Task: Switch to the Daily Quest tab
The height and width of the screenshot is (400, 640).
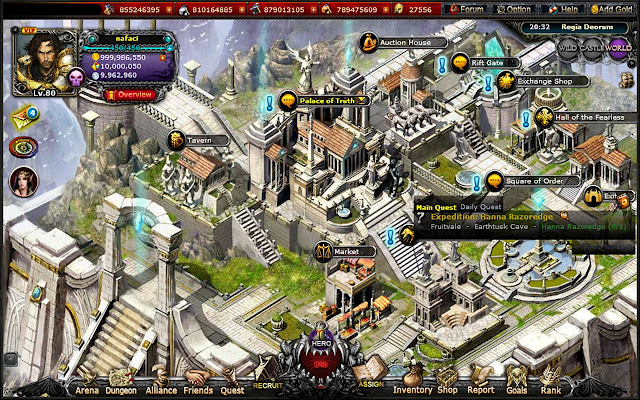Action: (x=483, y=207)
